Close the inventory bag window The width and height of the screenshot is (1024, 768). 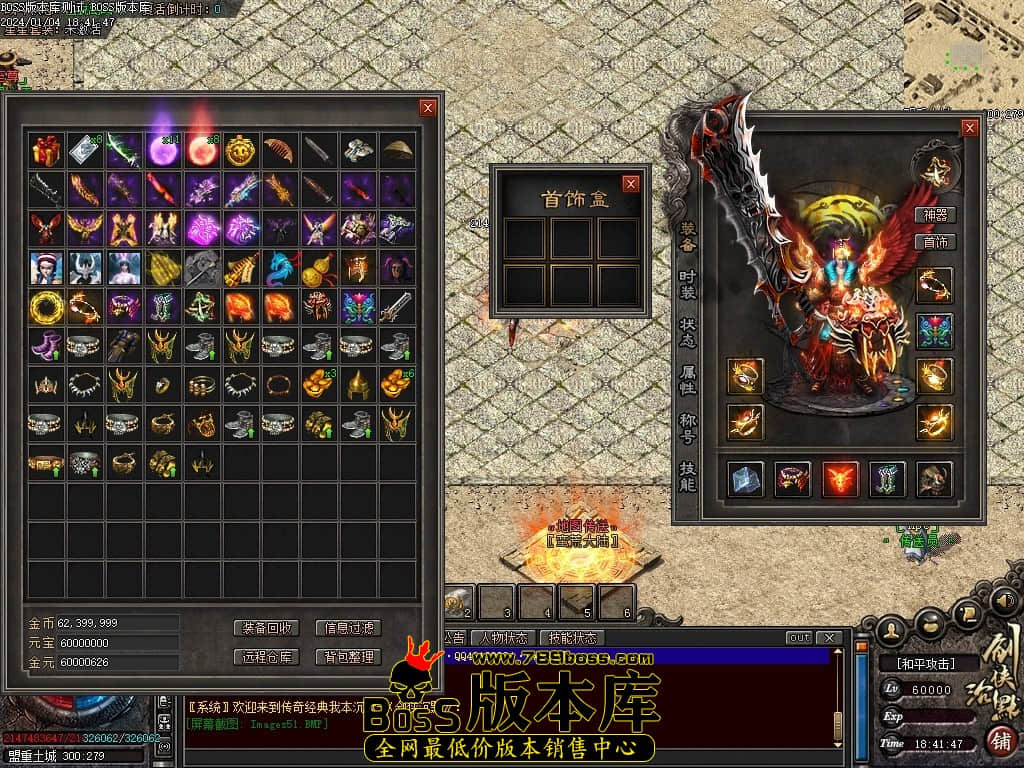tap(428, 108)
